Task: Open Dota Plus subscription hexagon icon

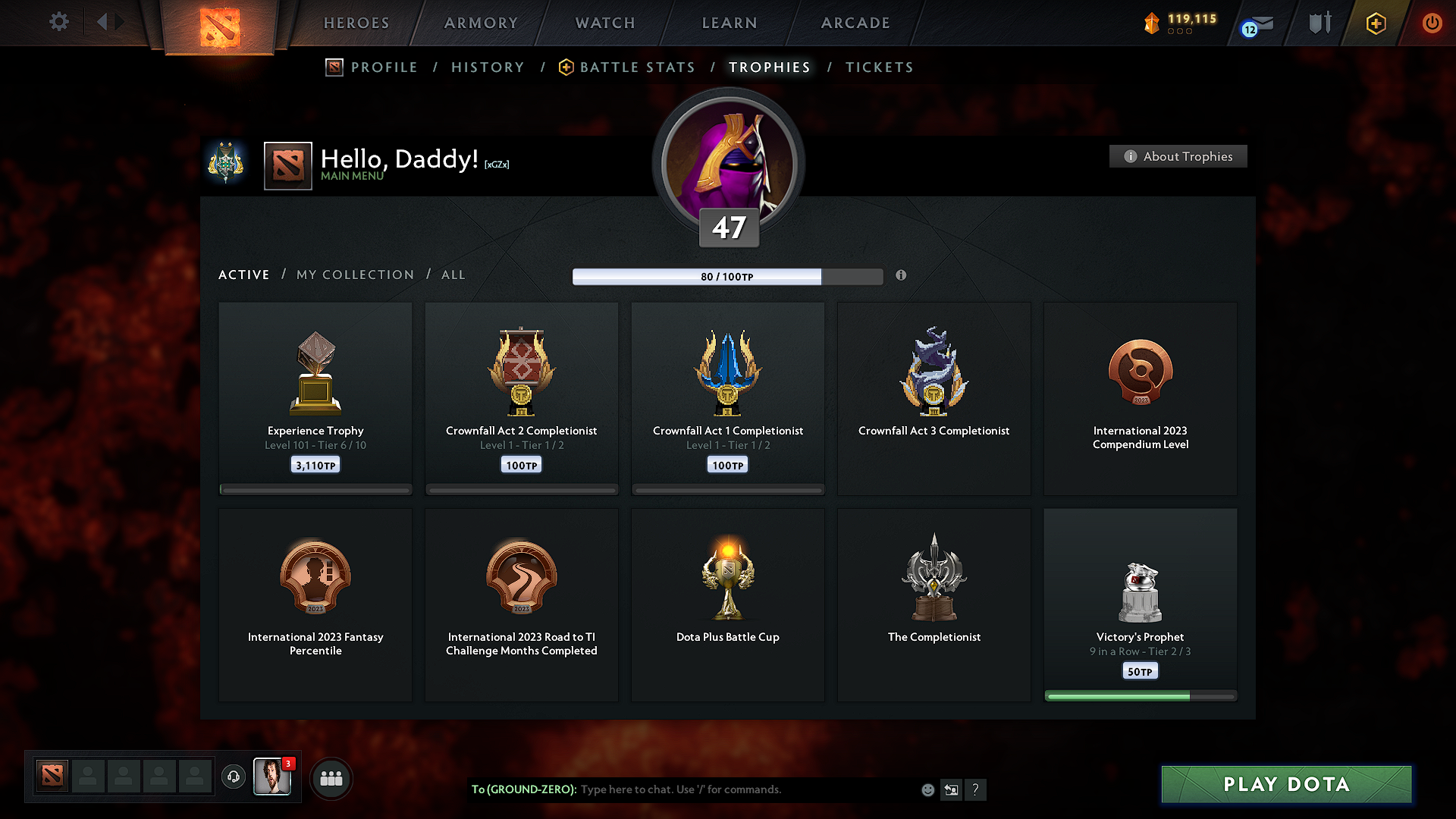Action: [x=1375, y=23]
